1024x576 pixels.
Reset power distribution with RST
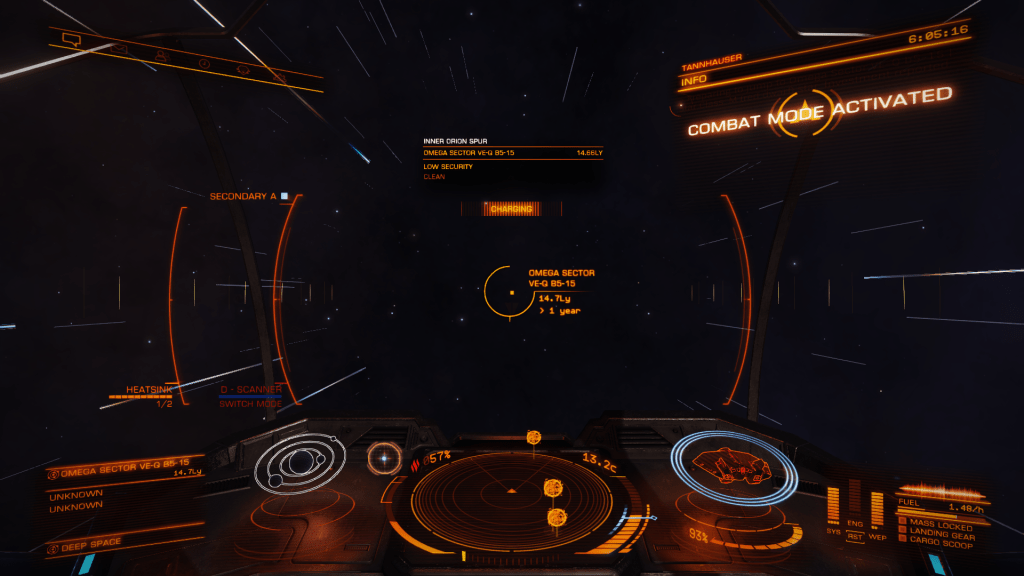point(854,534)
